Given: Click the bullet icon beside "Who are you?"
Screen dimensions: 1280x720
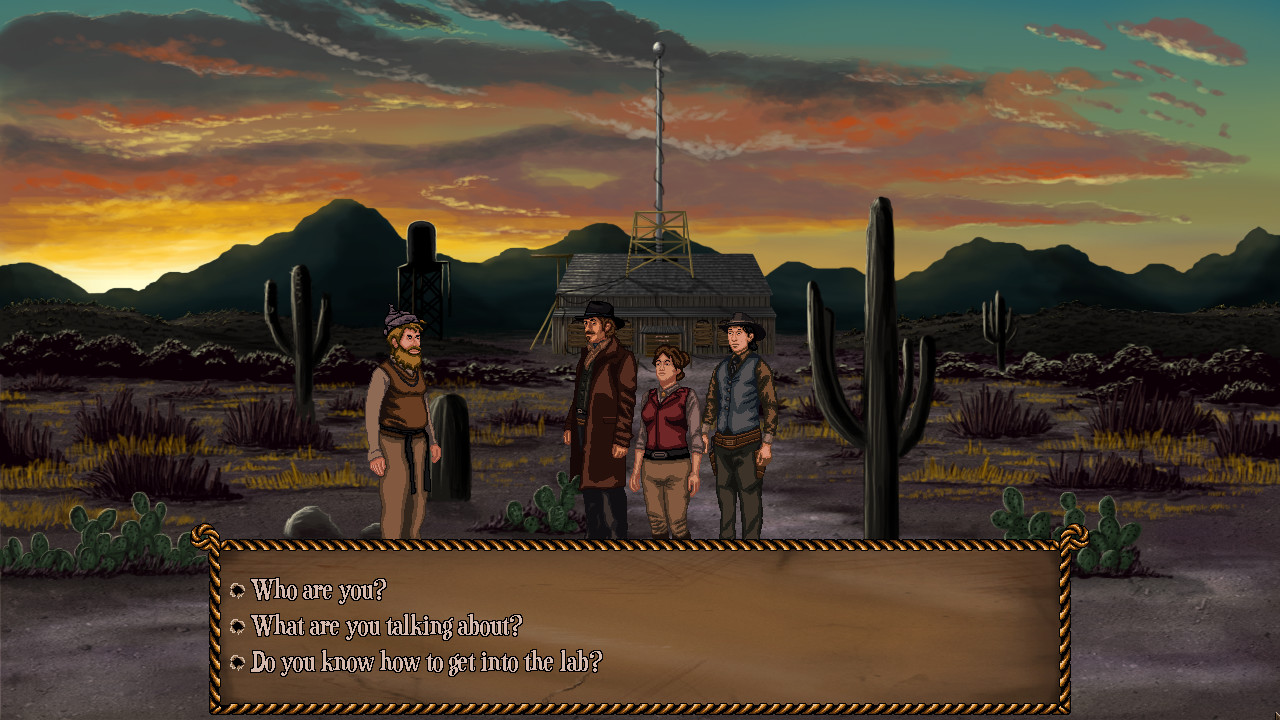Looking at the screenshot, I should coord(238,592).
